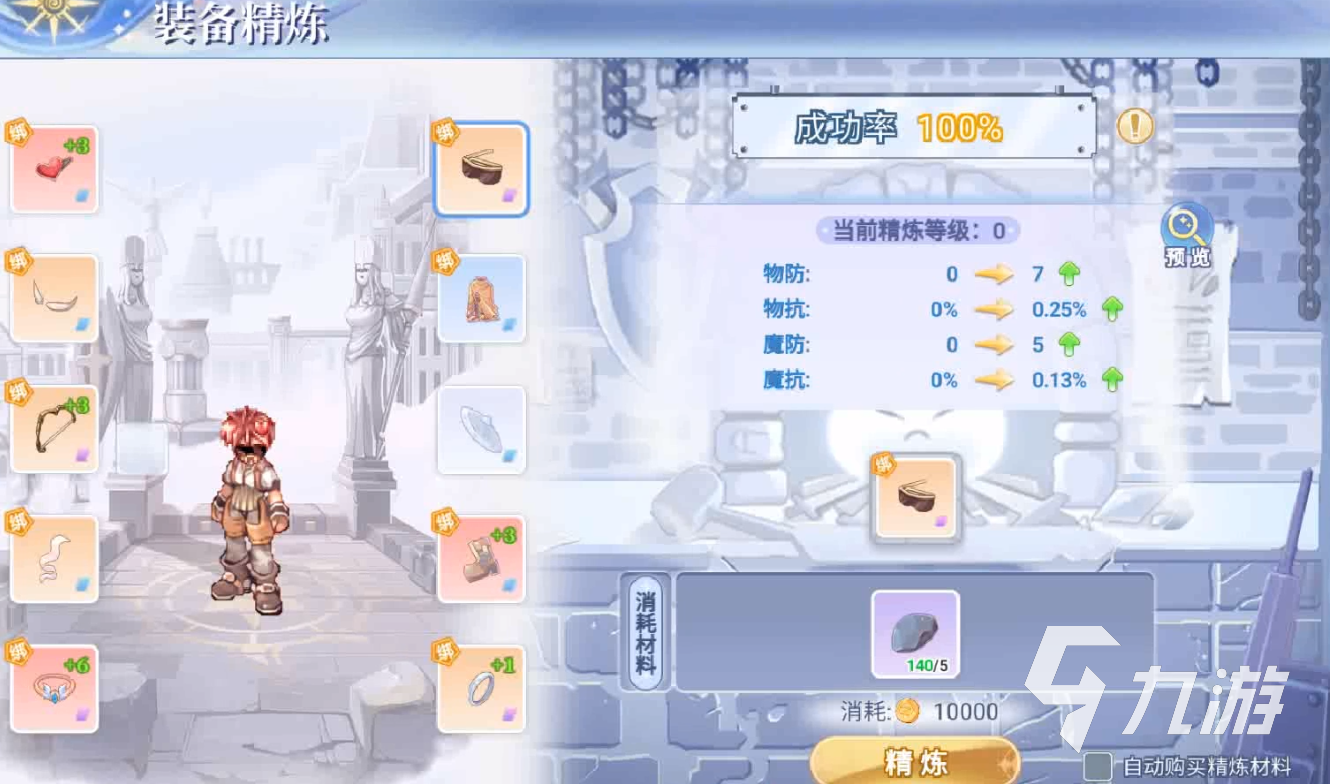Select the mouth-gear equipment slot
The width and height of the screenshot is (1330, 784).
(54, 298)
